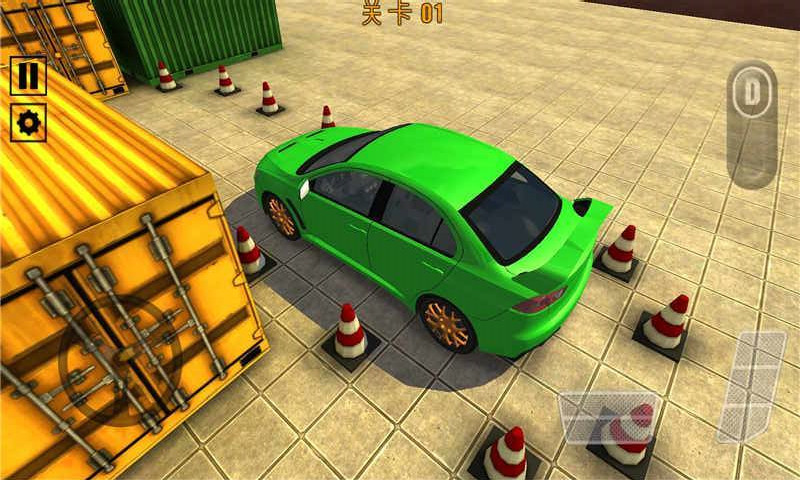
Task: Pause the game
Action: 28,76
